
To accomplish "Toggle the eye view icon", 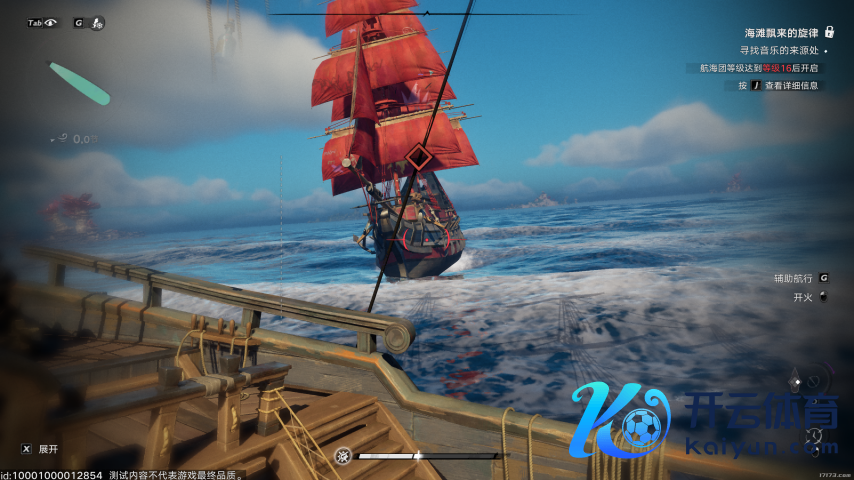I will point(51,22).
